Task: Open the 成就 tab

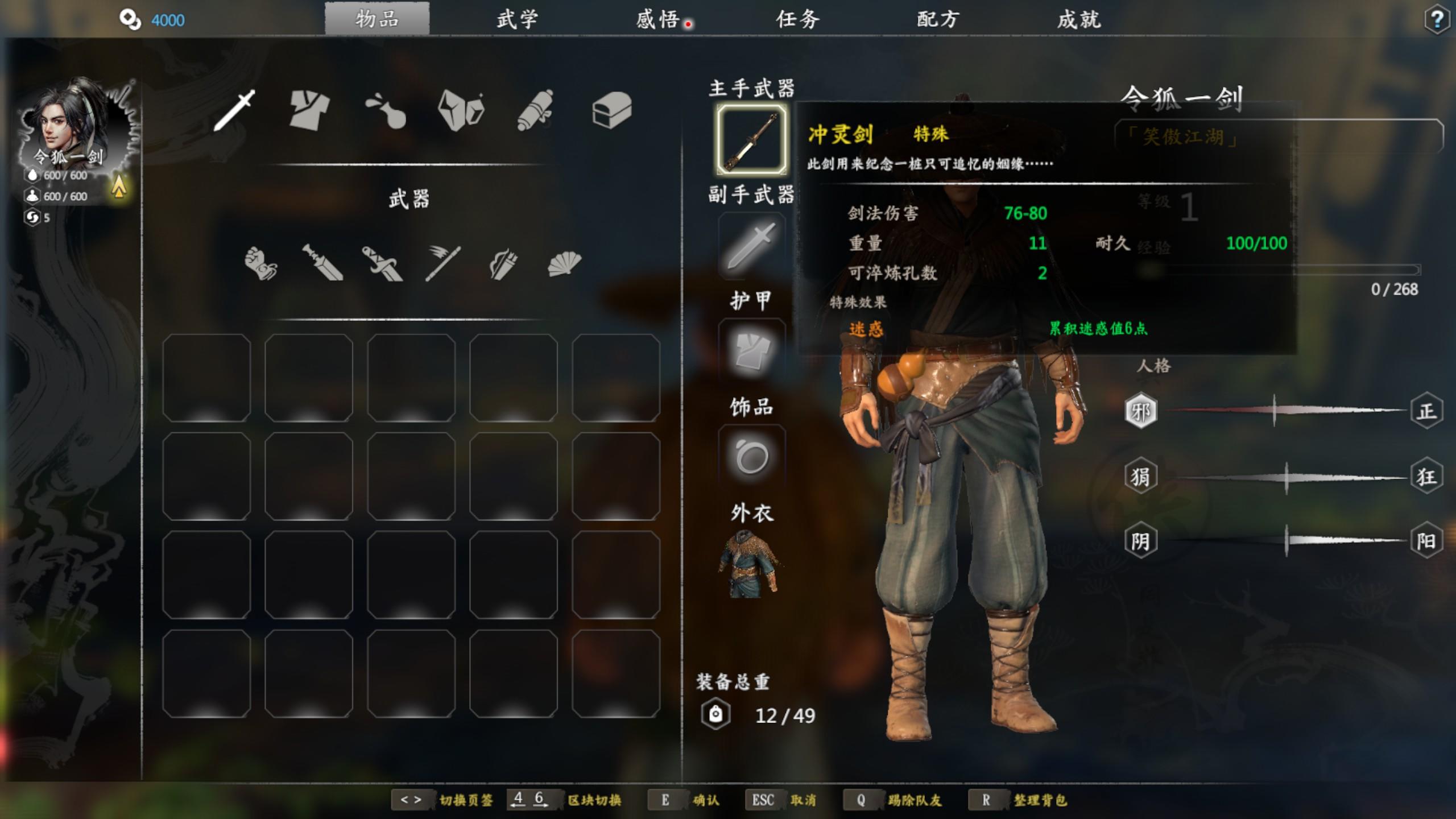Action: [x=1079, y=20]
